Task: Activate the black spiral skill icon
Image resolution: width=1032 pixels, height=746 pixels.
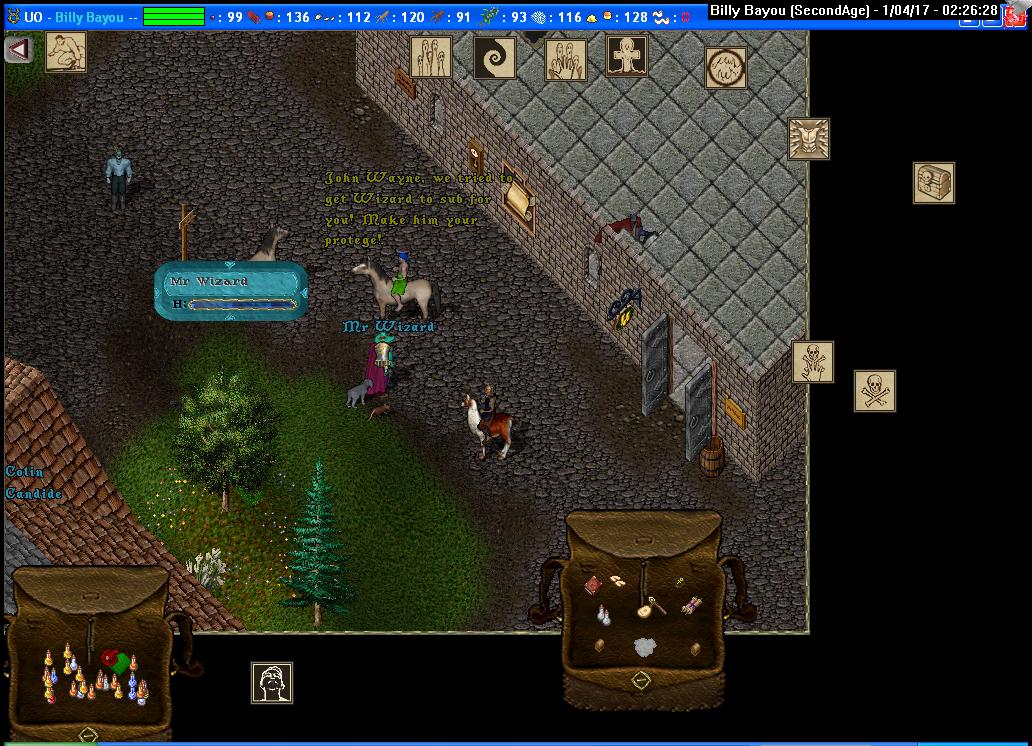Action: (x=494, y=58)
